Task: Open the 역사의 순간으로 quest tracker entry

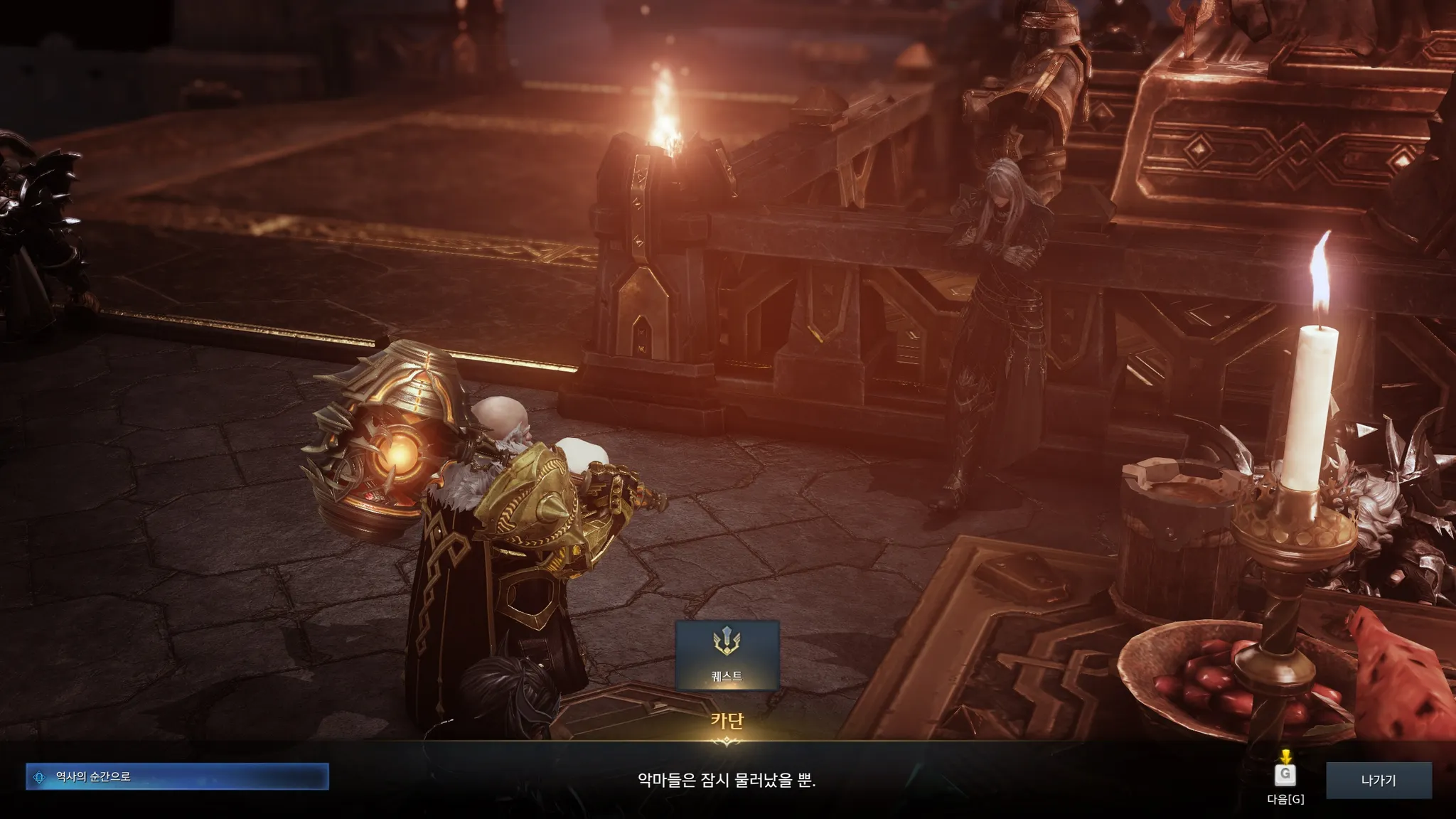Action: click(x=177, y=776)
